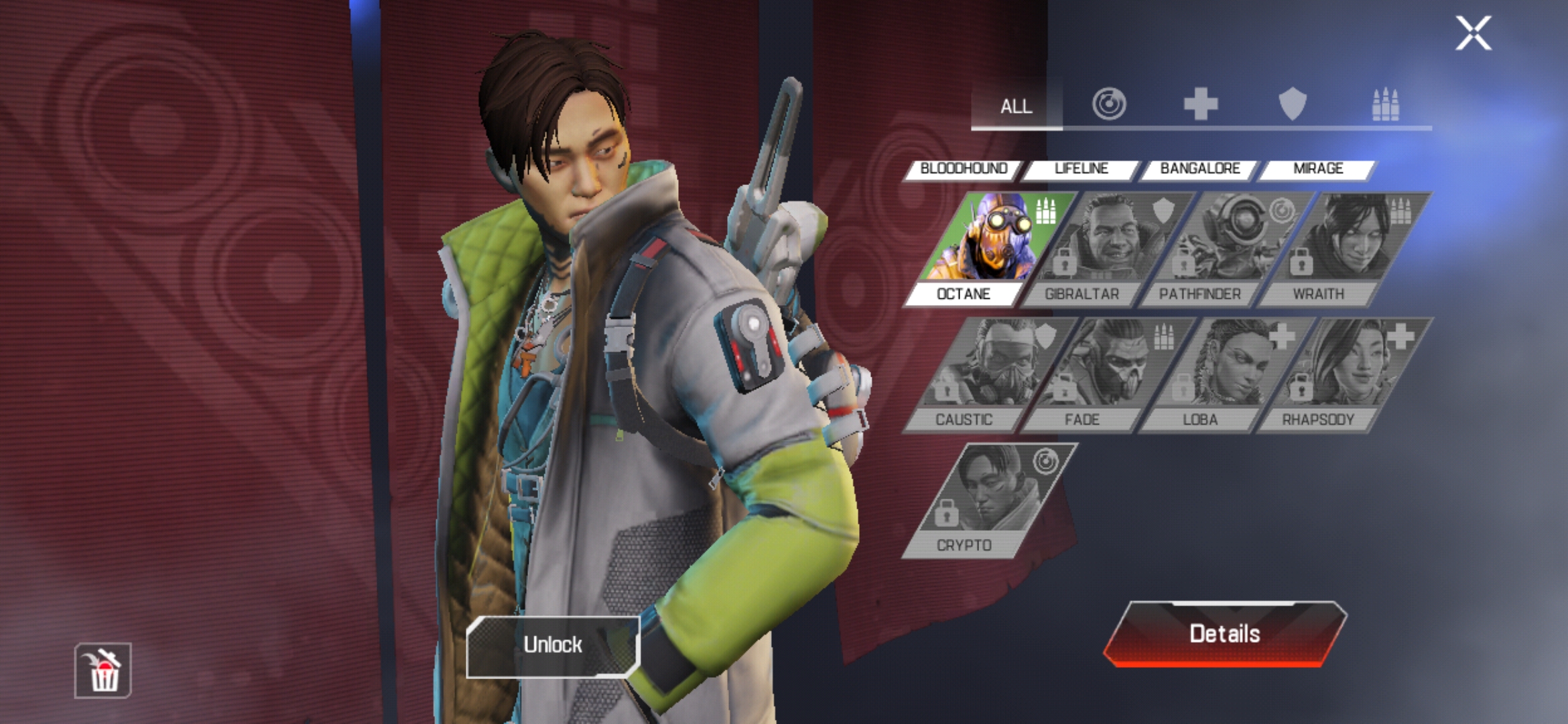Choose the locked Pathfinder tile
Viewport: 1568px width, 724px height.
1222,248
